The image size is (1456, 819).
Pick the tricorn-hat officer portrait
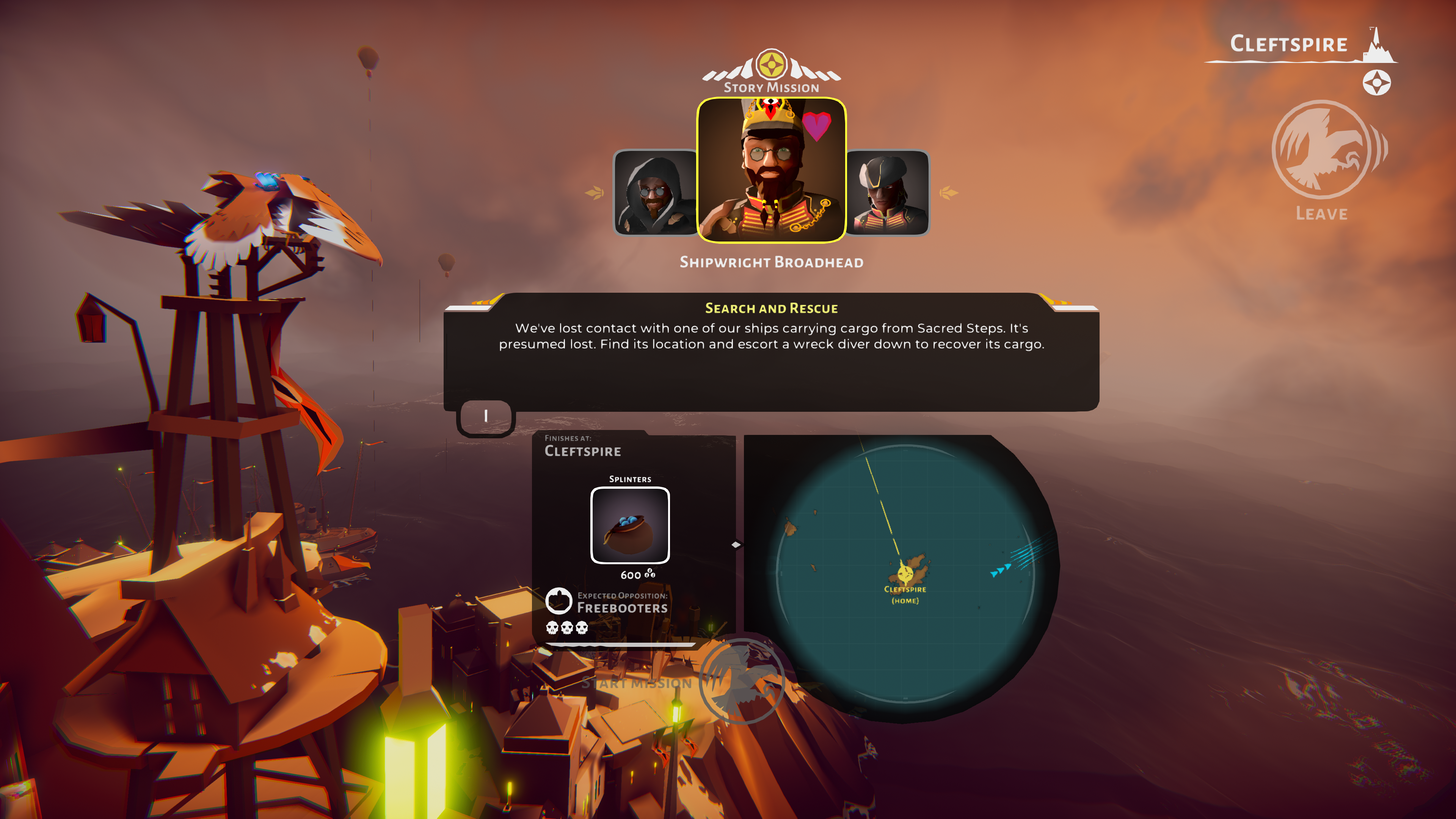point(888,192)
